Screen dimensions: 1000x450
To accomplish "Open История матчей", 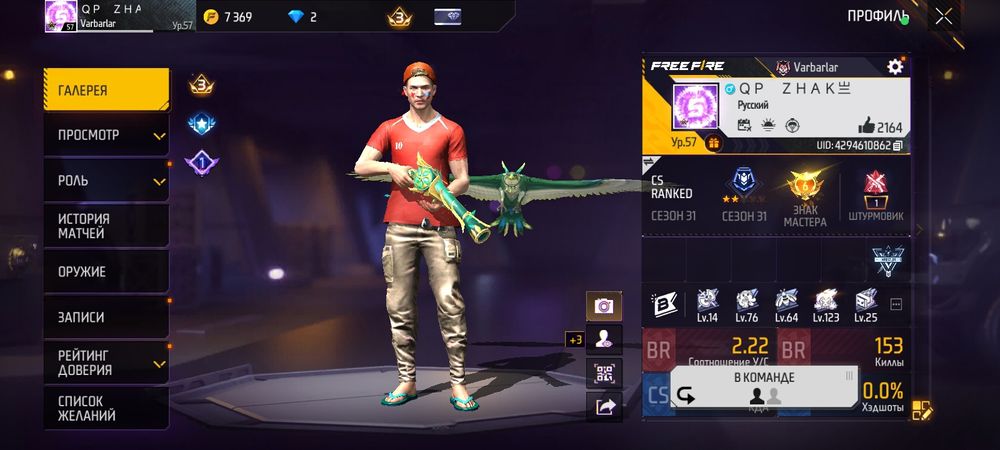I will (105, 226).
